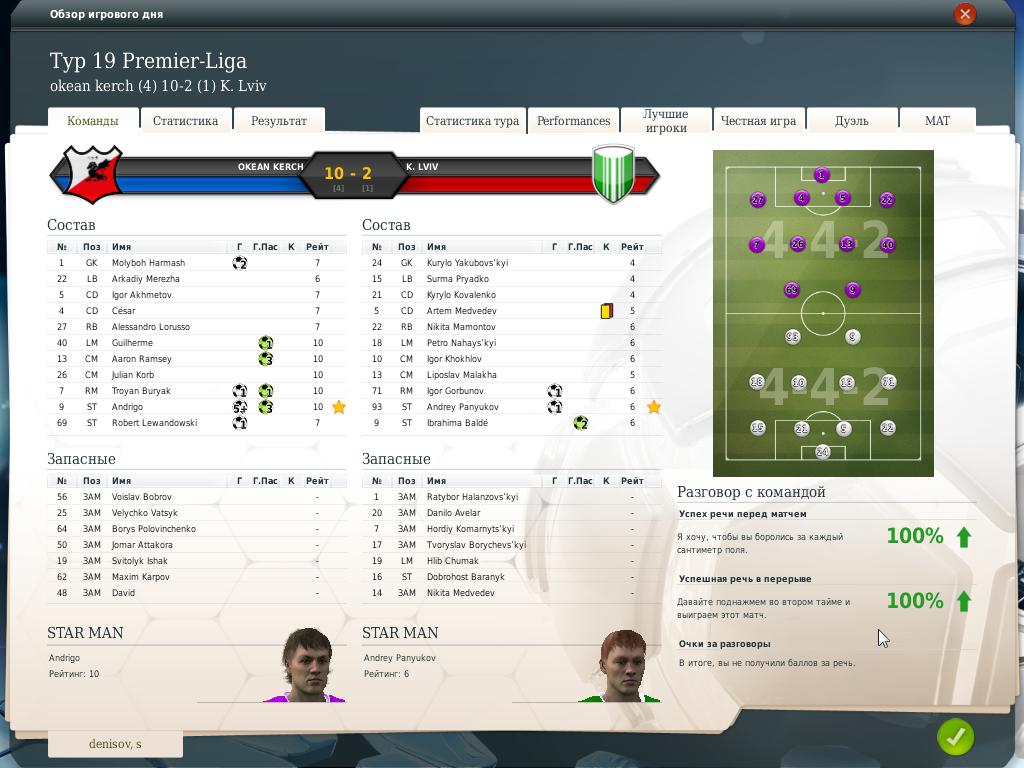View the Дуэль tab

pyautogui.click(x=851, y=121)
